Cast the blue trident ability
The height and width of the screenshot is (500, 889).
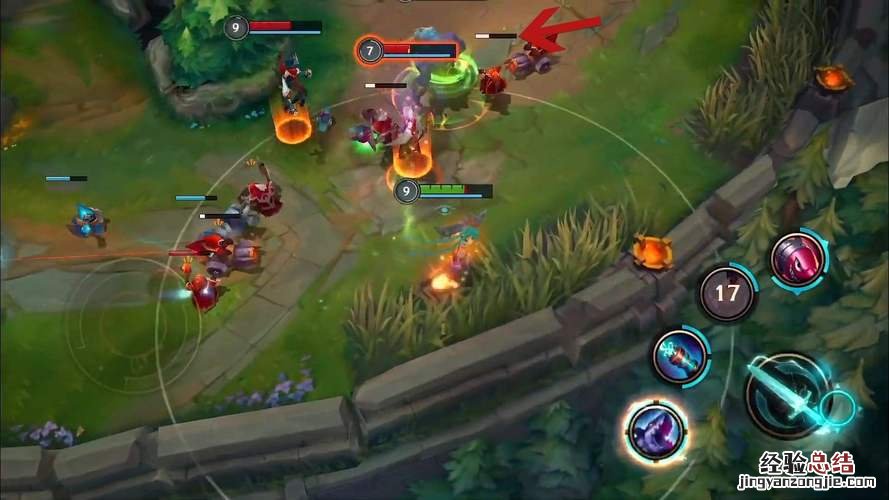point(680,356)
